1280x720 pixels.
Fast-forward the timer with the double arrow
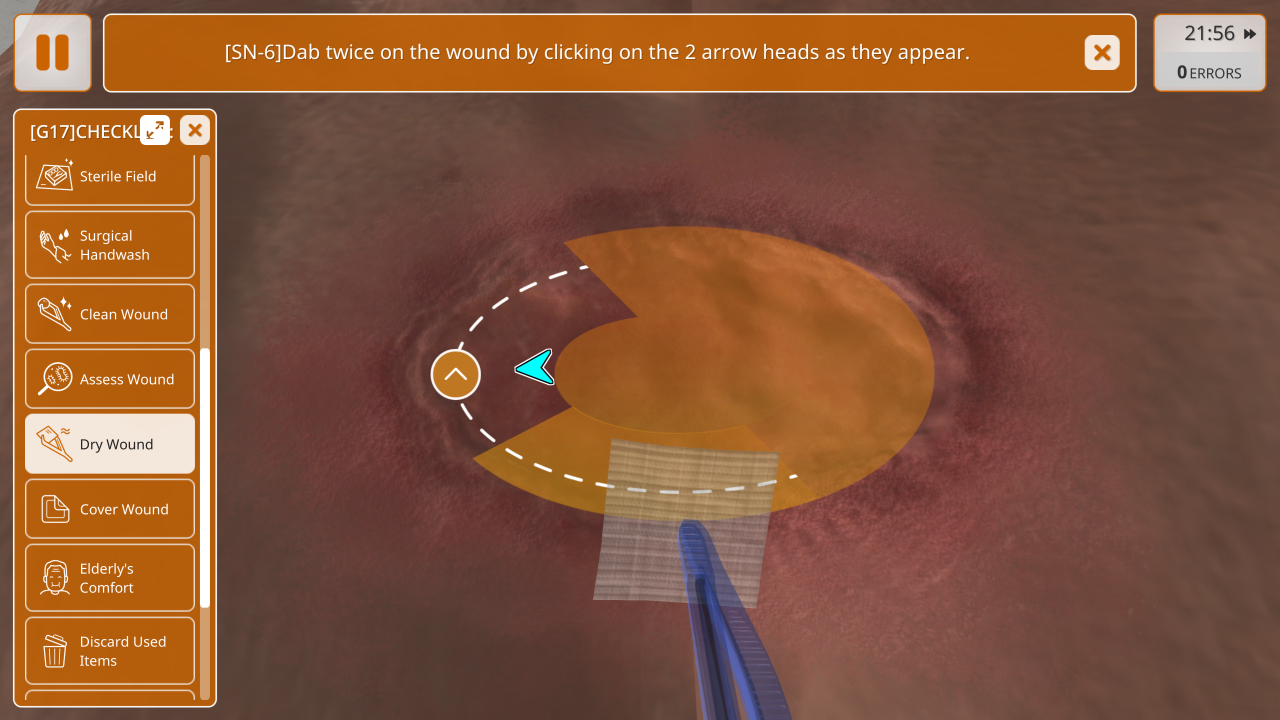pos(1250,34)
